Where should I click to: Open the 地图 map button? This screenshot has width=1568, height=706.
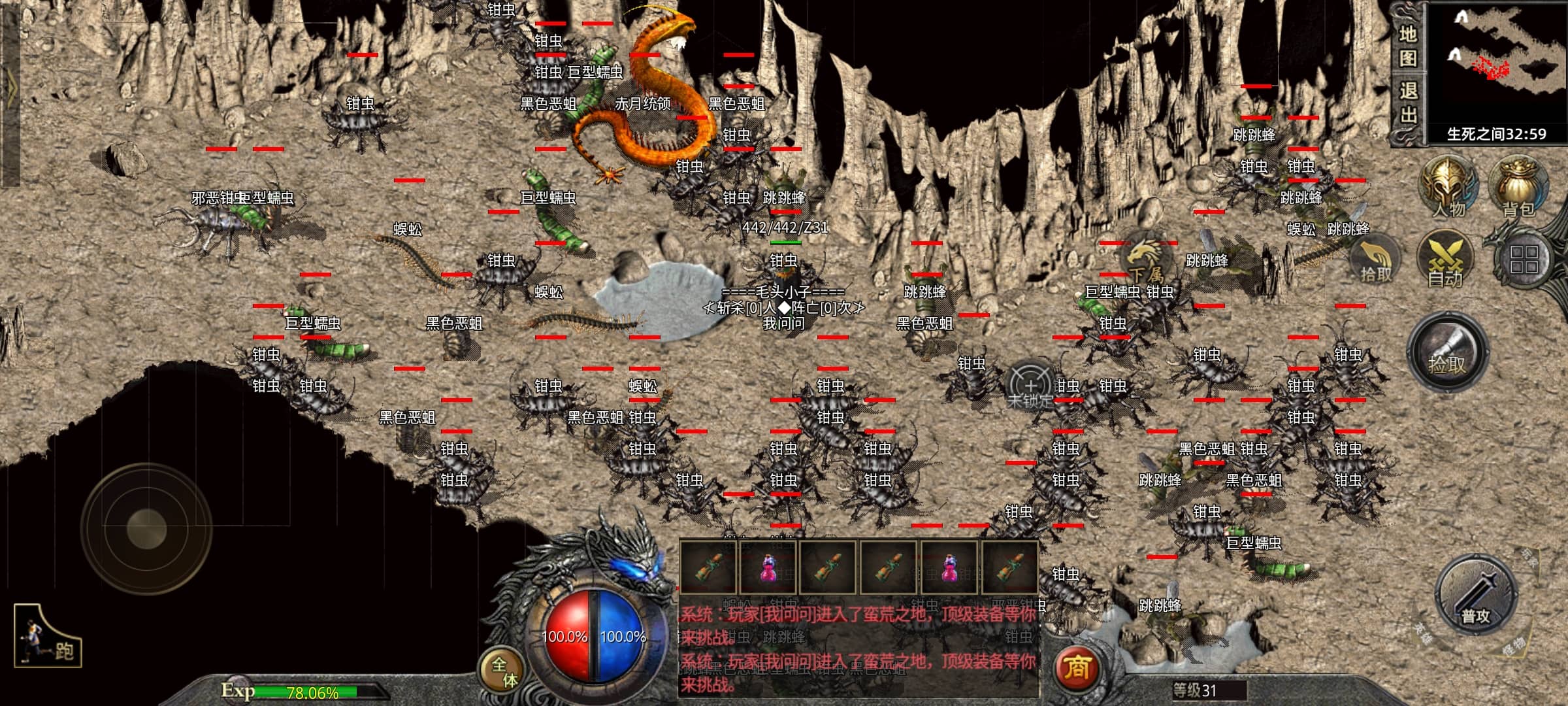pyautogui.click(x=1408, y=46)
